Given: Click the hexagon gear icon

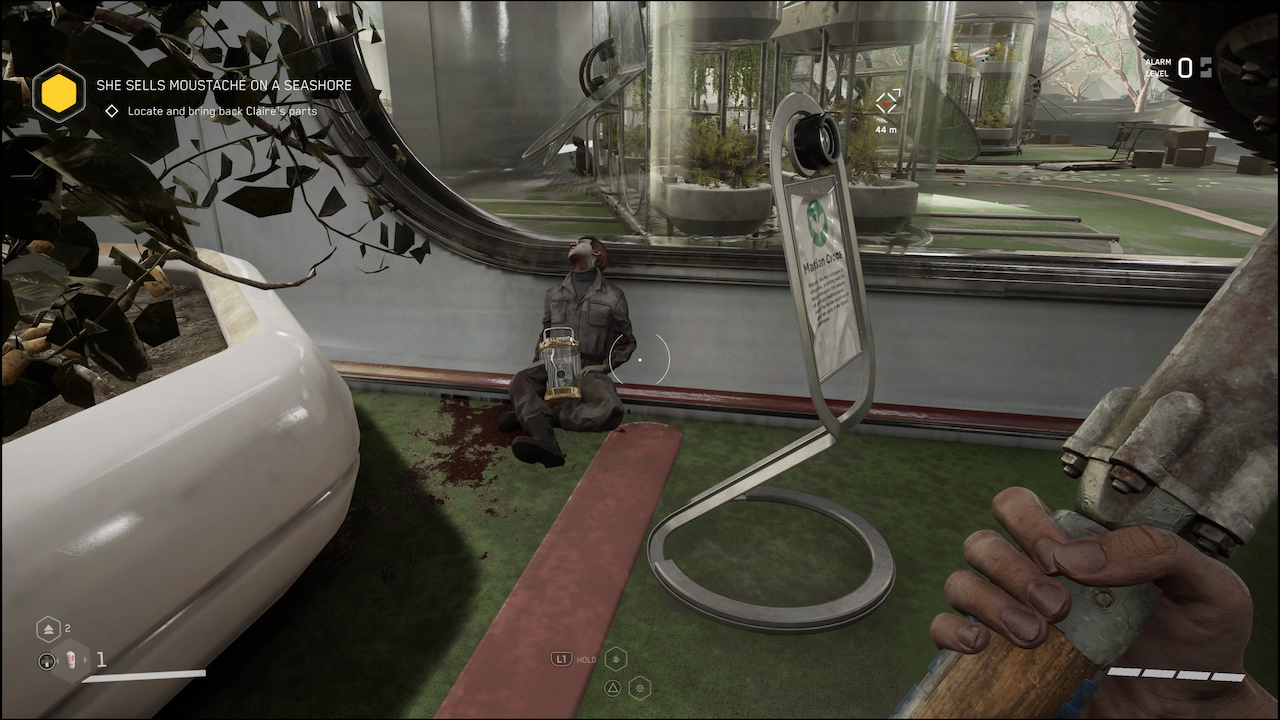Looking at the screenshot, I should [639, 687].
